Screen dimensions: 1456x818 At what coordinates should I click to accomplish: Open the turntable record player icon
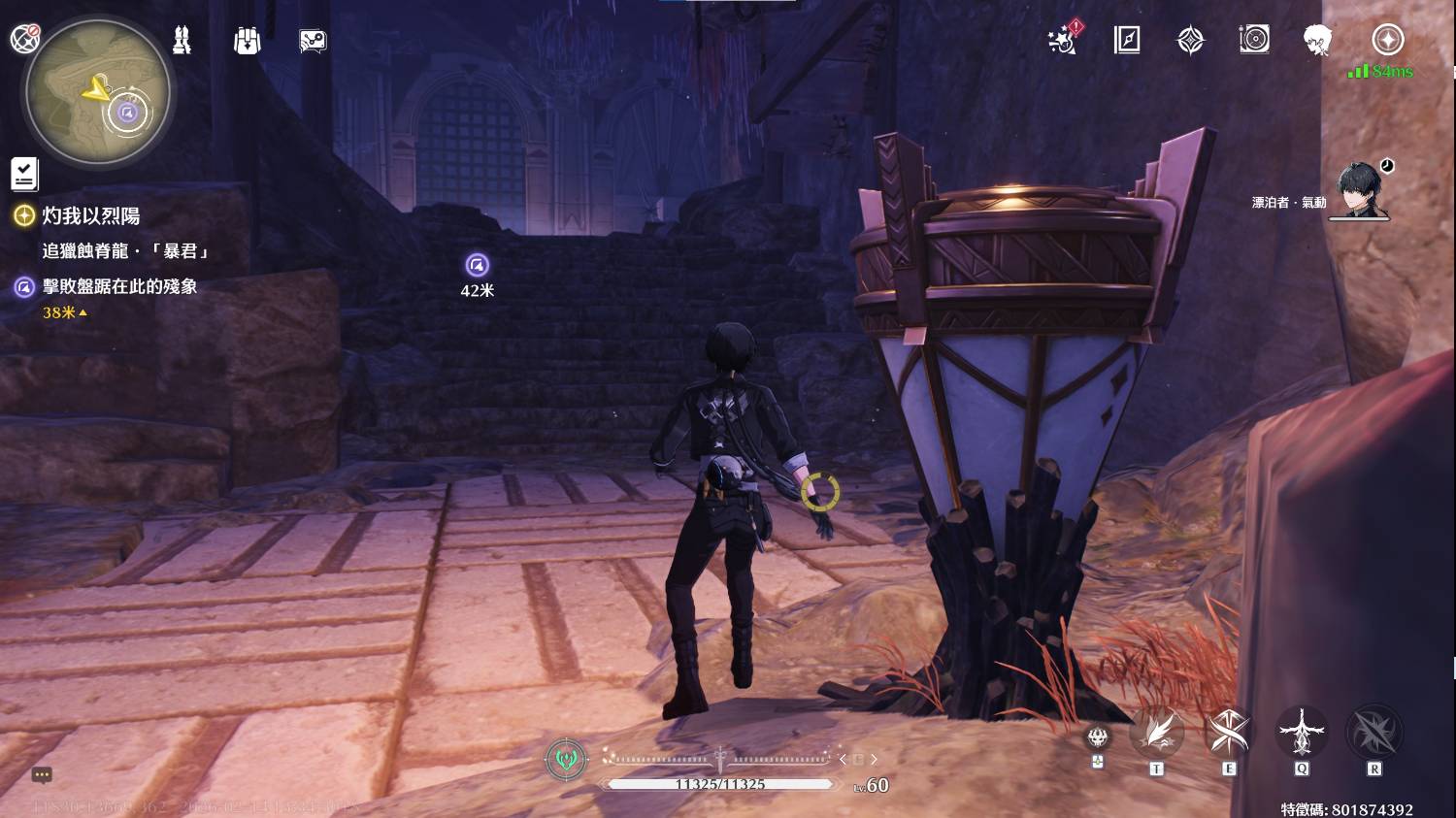pyautogui.click(x=1254, y=40)
